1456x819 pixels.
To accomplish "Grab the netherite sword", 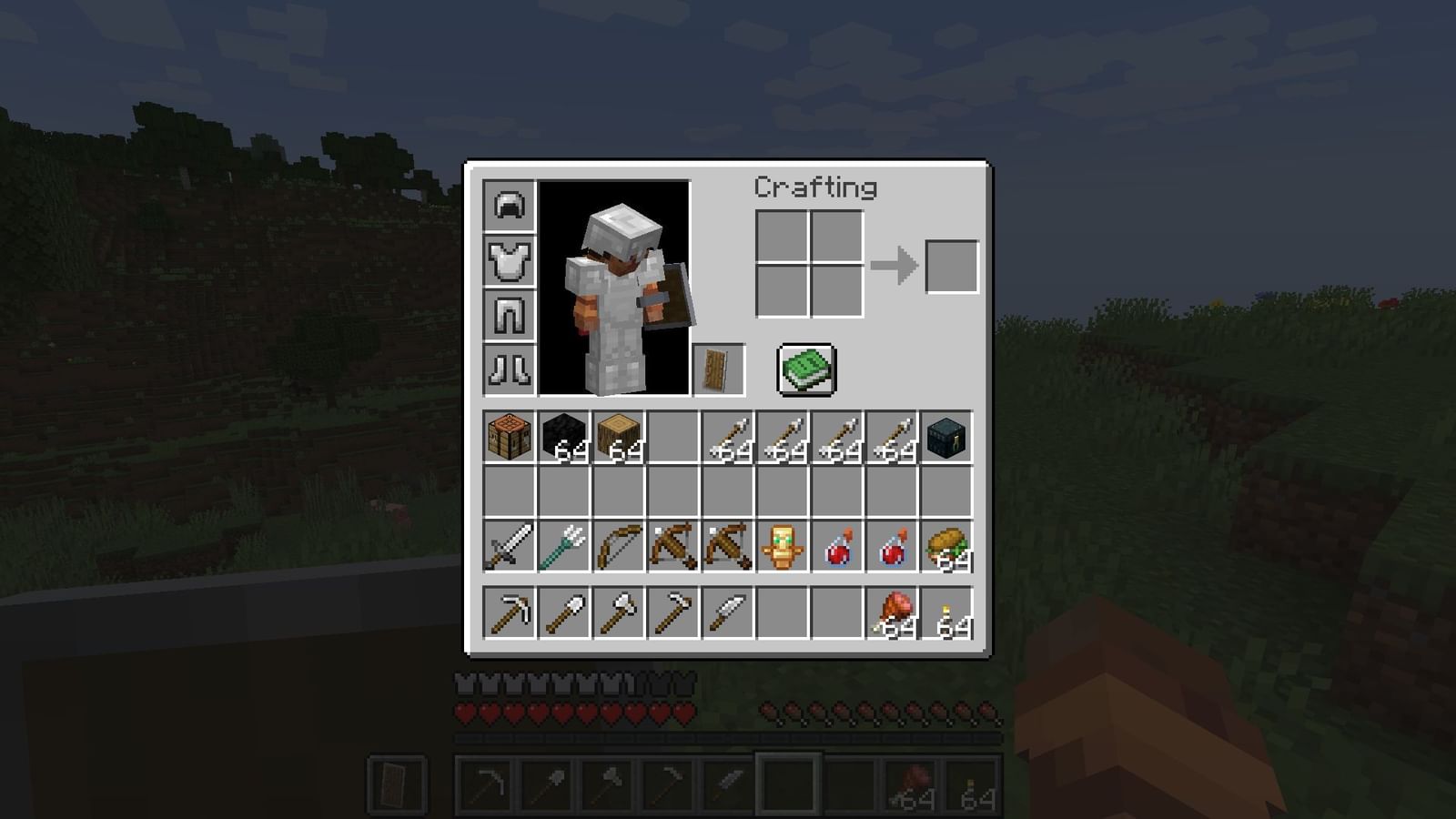I will [508, 546].
